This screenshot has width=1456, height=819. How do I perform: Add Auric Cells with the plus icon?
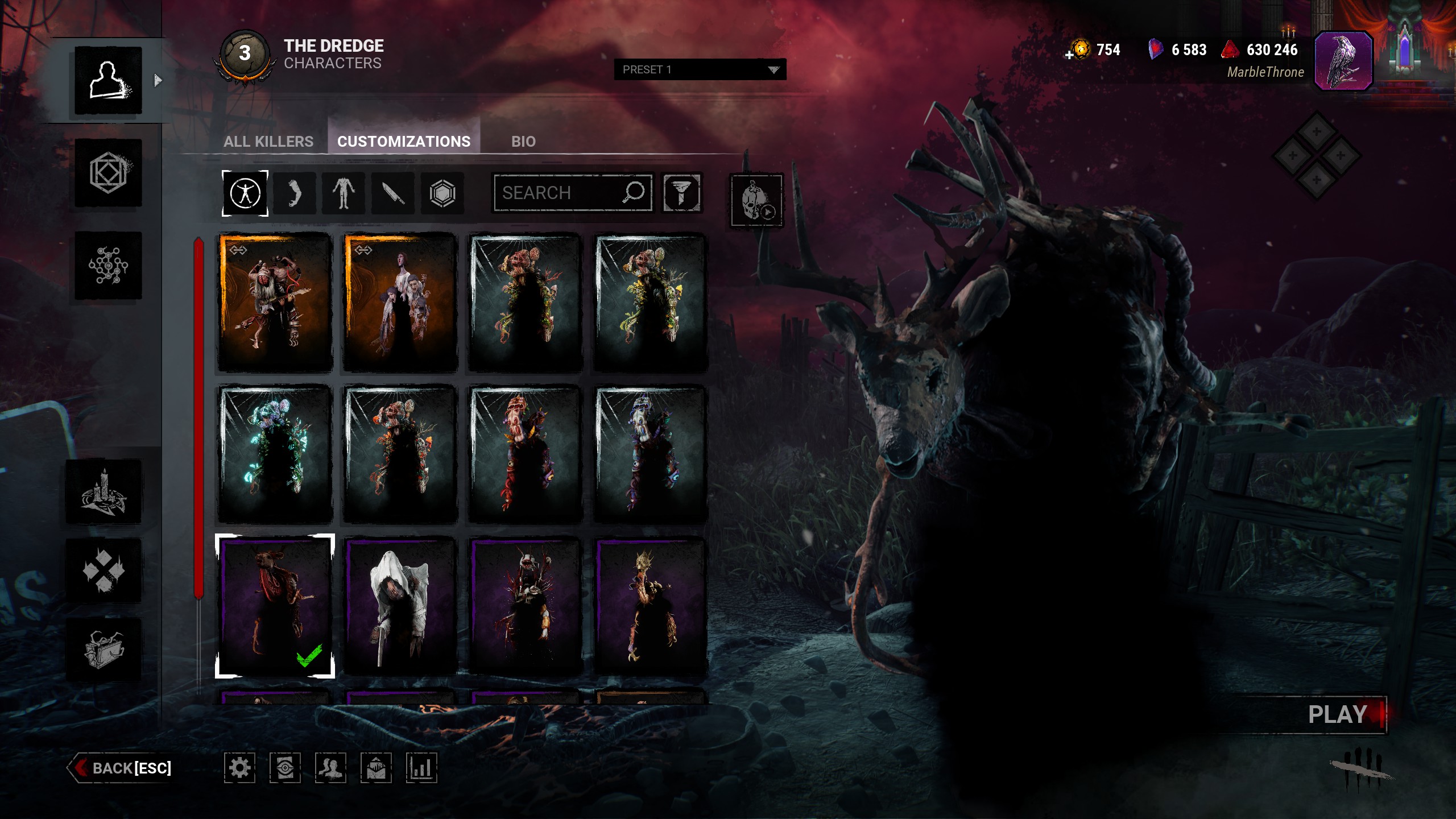click(x=1069, y=55)
